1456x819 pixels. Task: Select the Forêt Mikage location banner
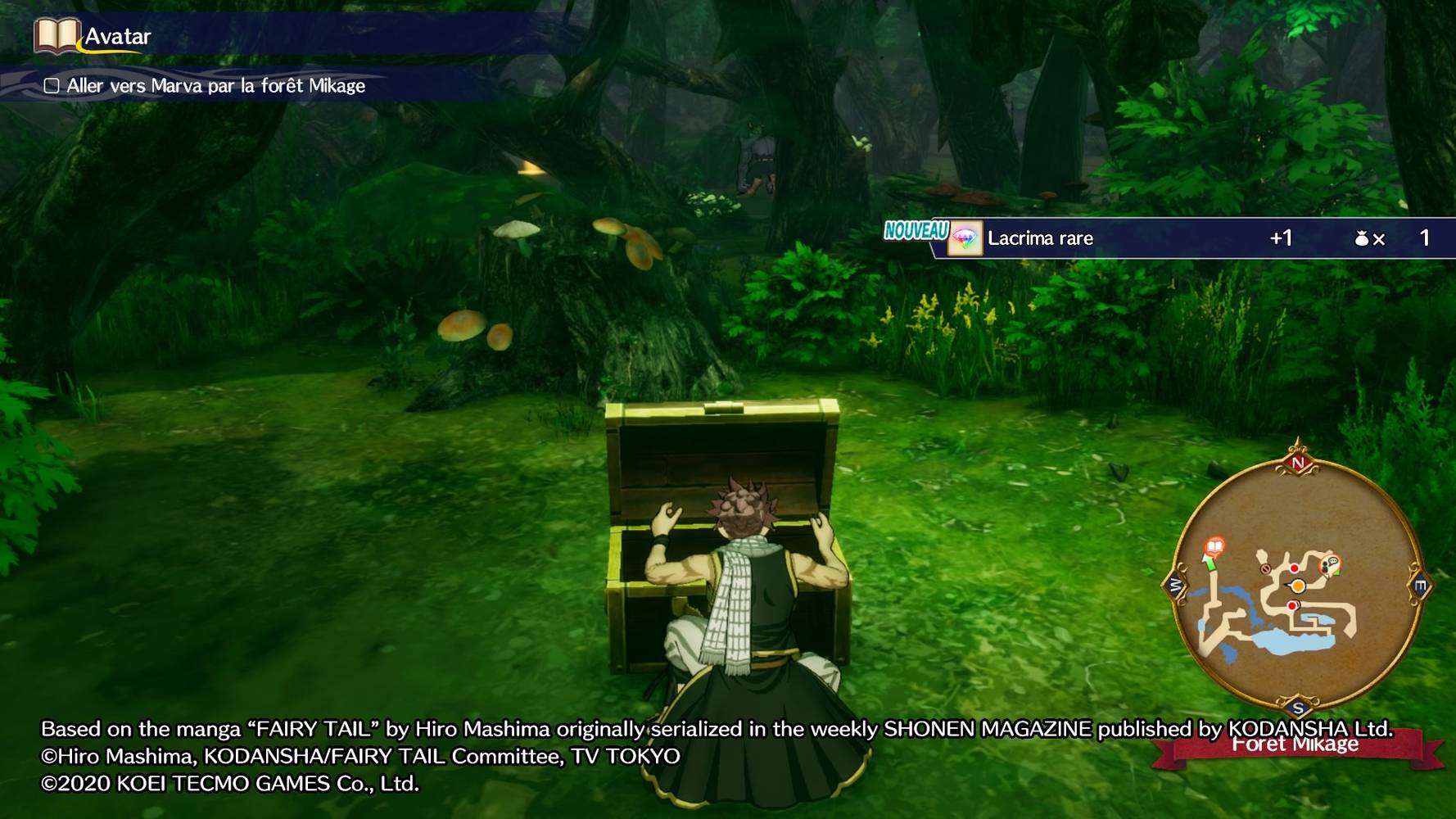coord(1295,745)
